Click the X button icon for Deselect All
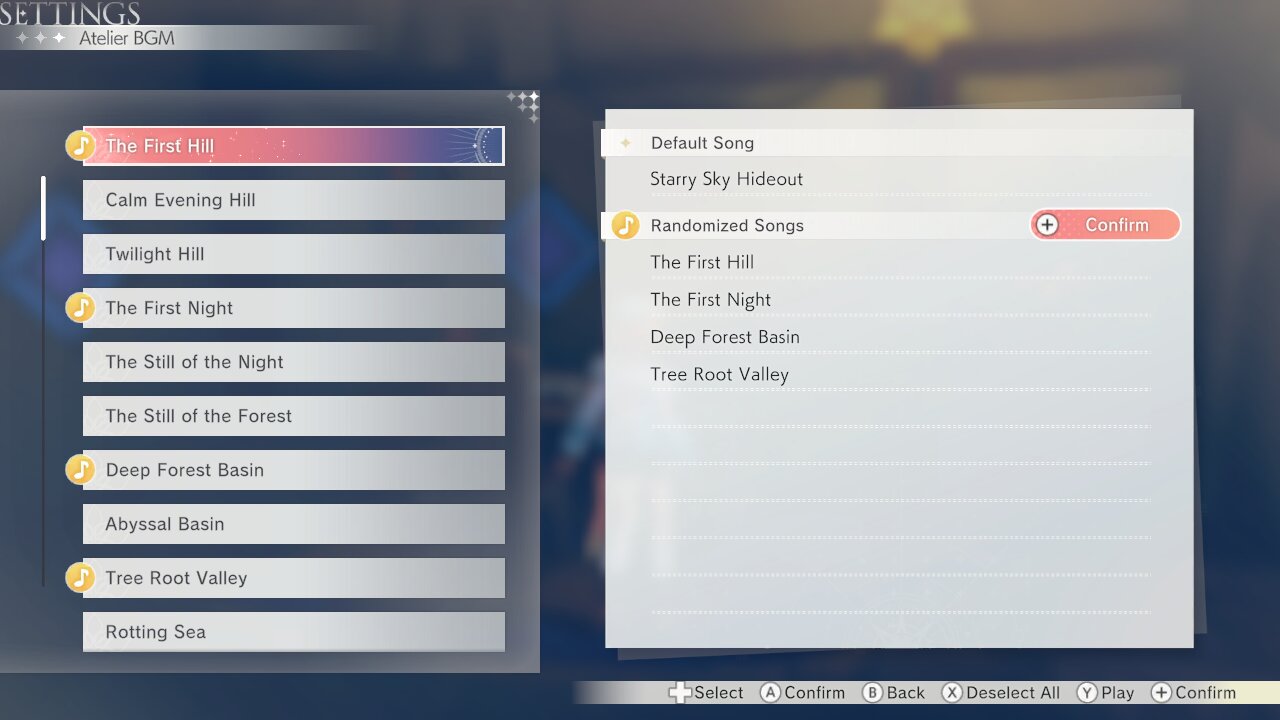Viewport: 1280px width, 720px height. tap(951, 692)
